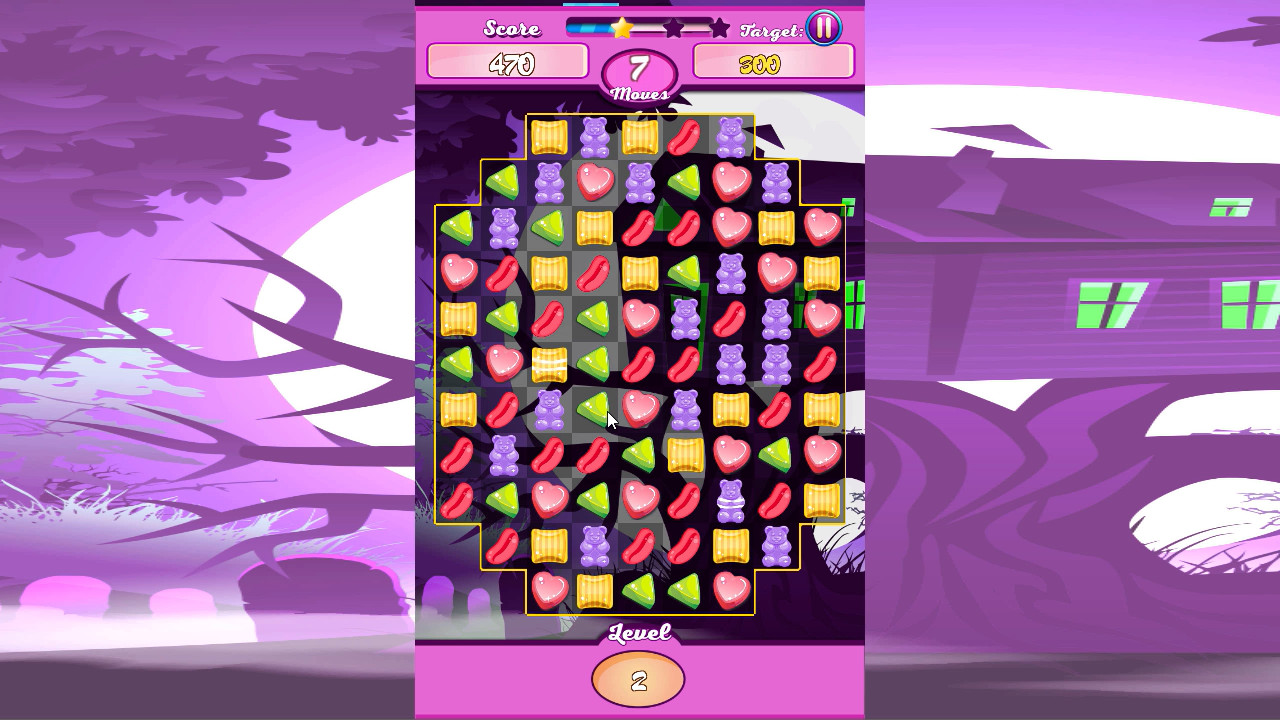Select a yellow wrapped candy near the board's top-left

point(547,138)
